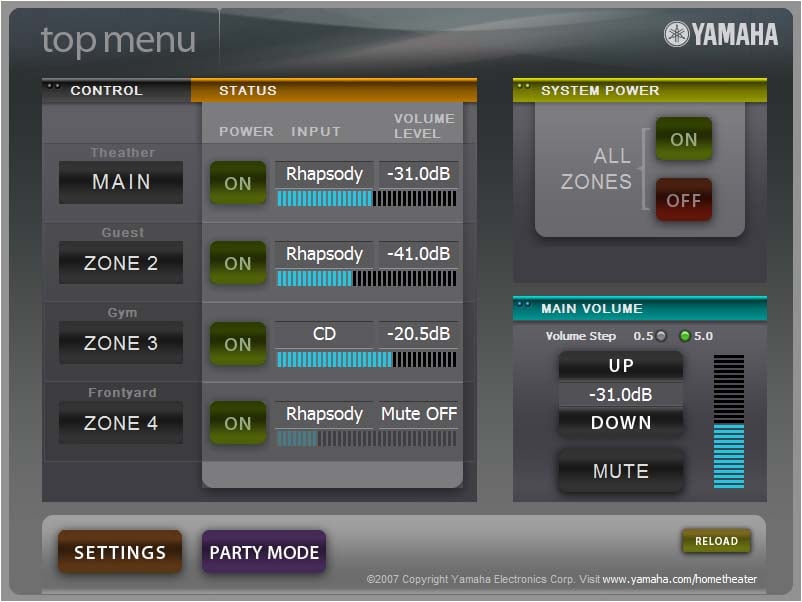Open ZONE 3 controls
The image size is (802, 602).
coord(121,343)
